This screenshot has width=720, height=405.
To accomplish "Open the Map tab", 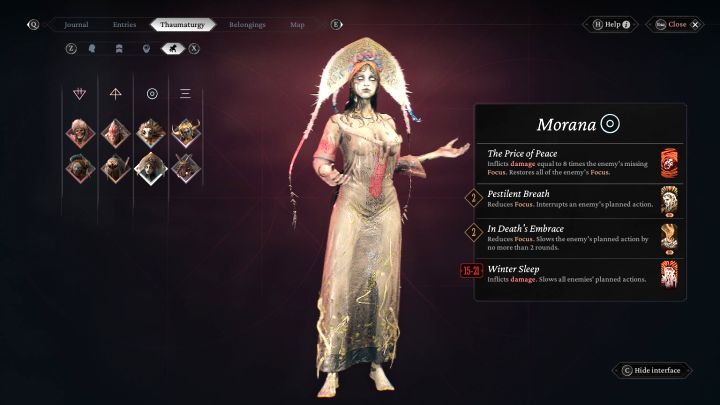I will click(x=297, y=24).
